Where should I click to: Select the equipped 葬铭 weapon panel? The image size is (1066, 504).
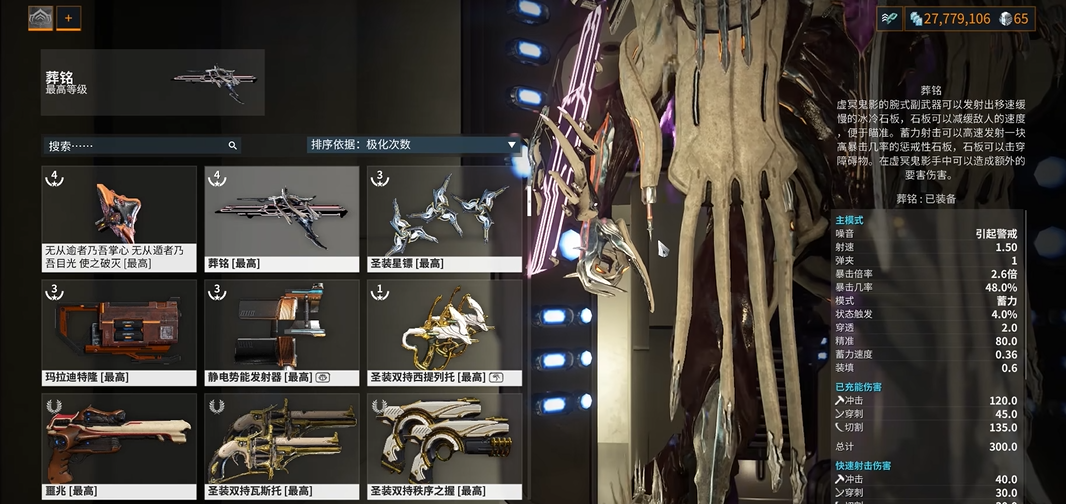[x=153, y=82]
